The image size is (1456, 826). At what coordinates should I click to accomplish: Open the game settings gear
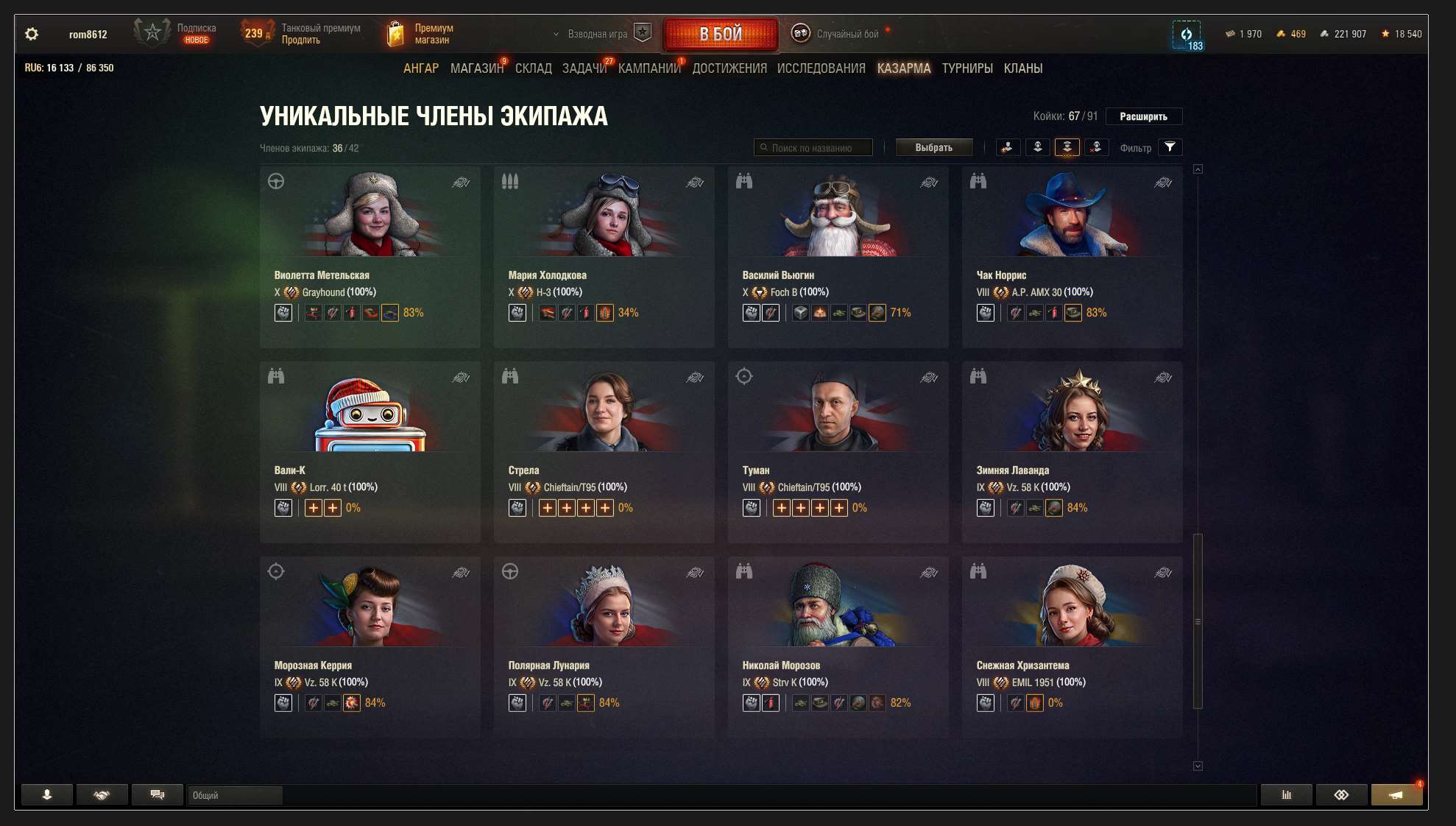32,34
